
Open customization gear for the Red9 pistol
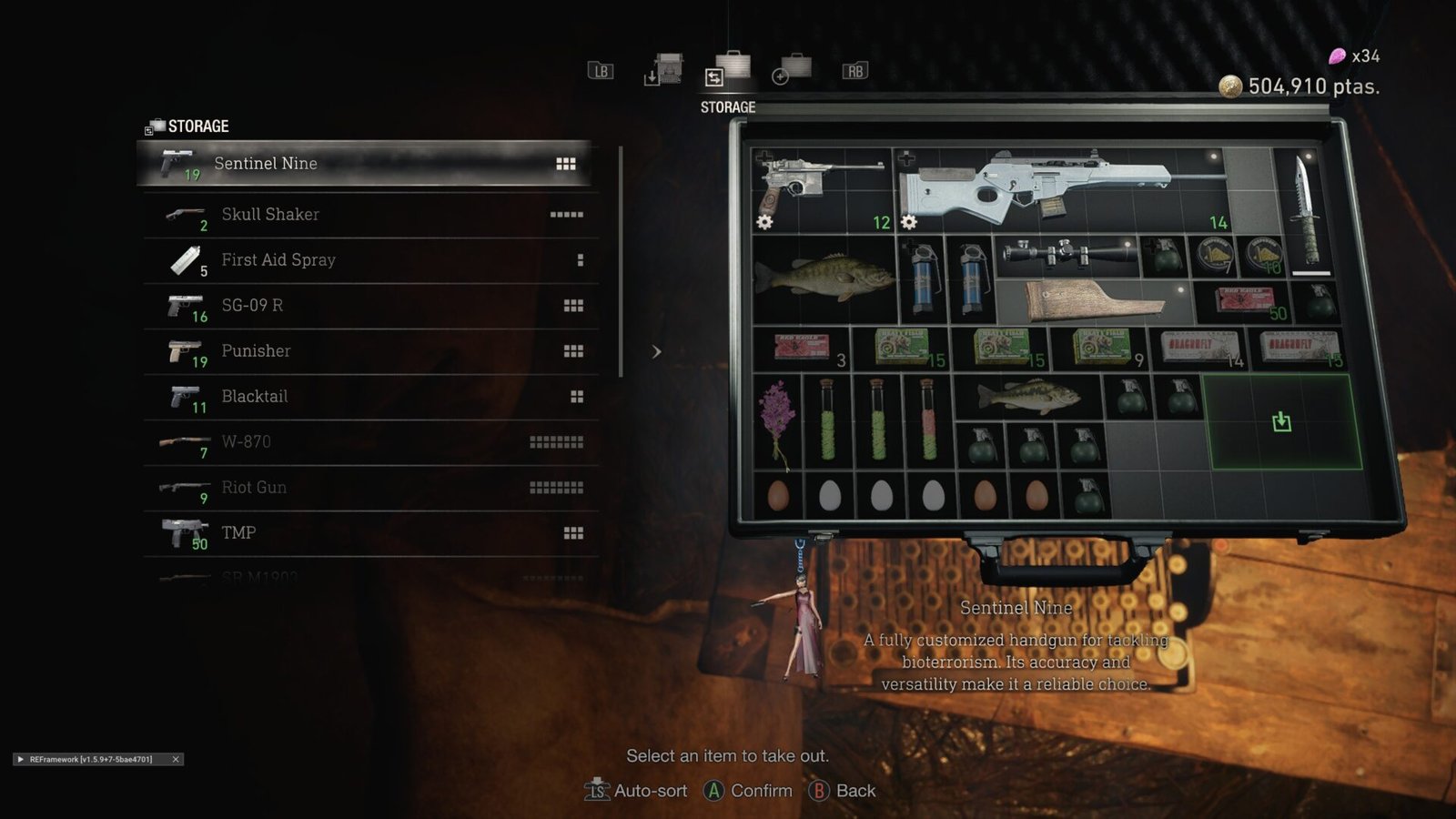(x=764, y=221)
